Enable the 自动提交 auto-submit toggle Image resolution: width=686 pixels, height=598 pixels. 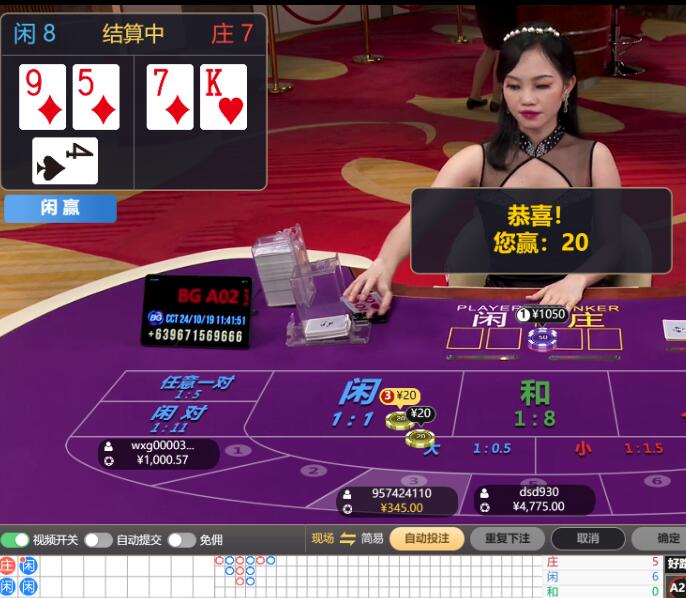98,540
